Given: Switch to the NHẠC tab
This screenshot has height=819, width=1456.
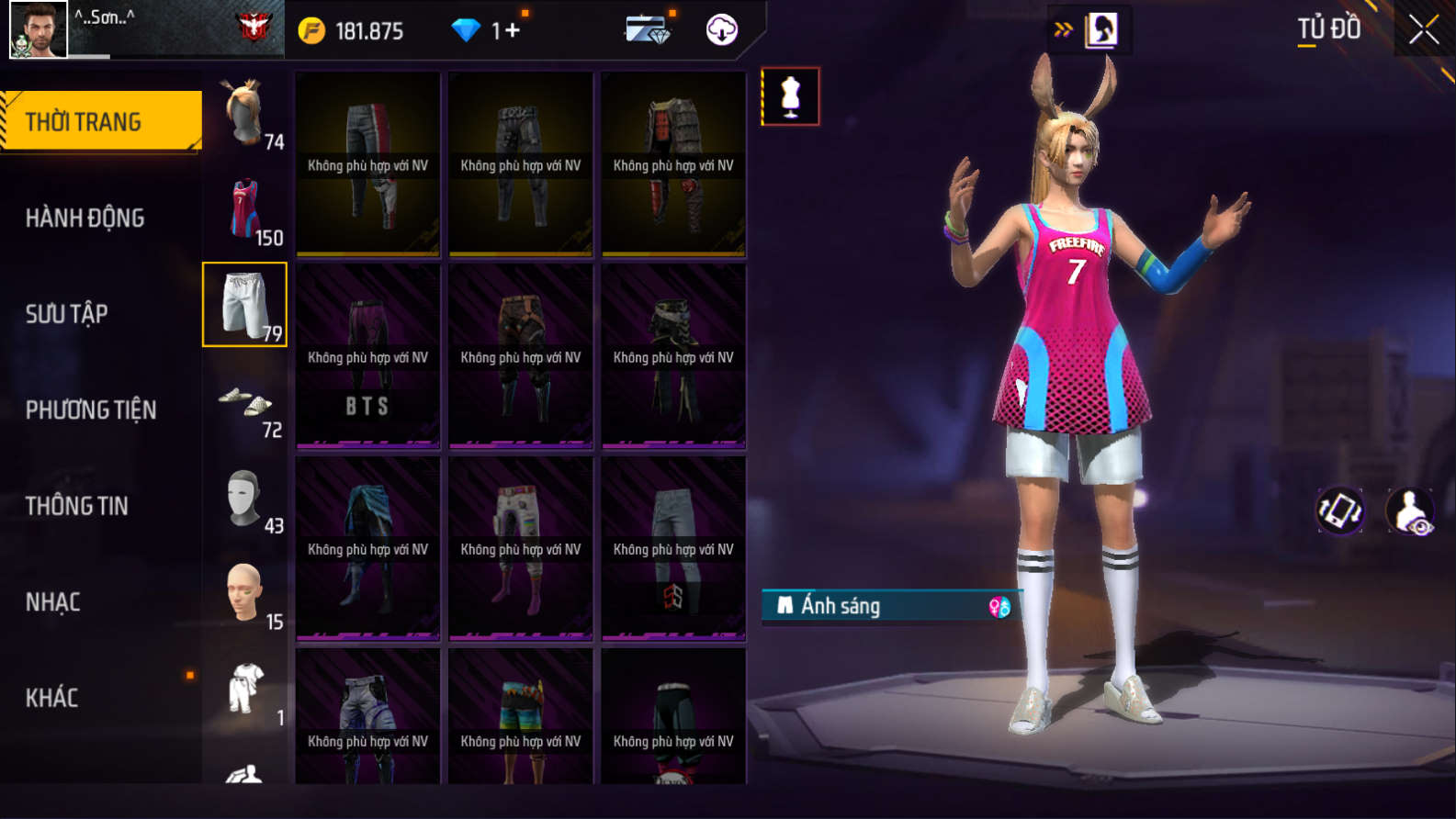Looking at the screenshot, I should [x=52, y=602].
